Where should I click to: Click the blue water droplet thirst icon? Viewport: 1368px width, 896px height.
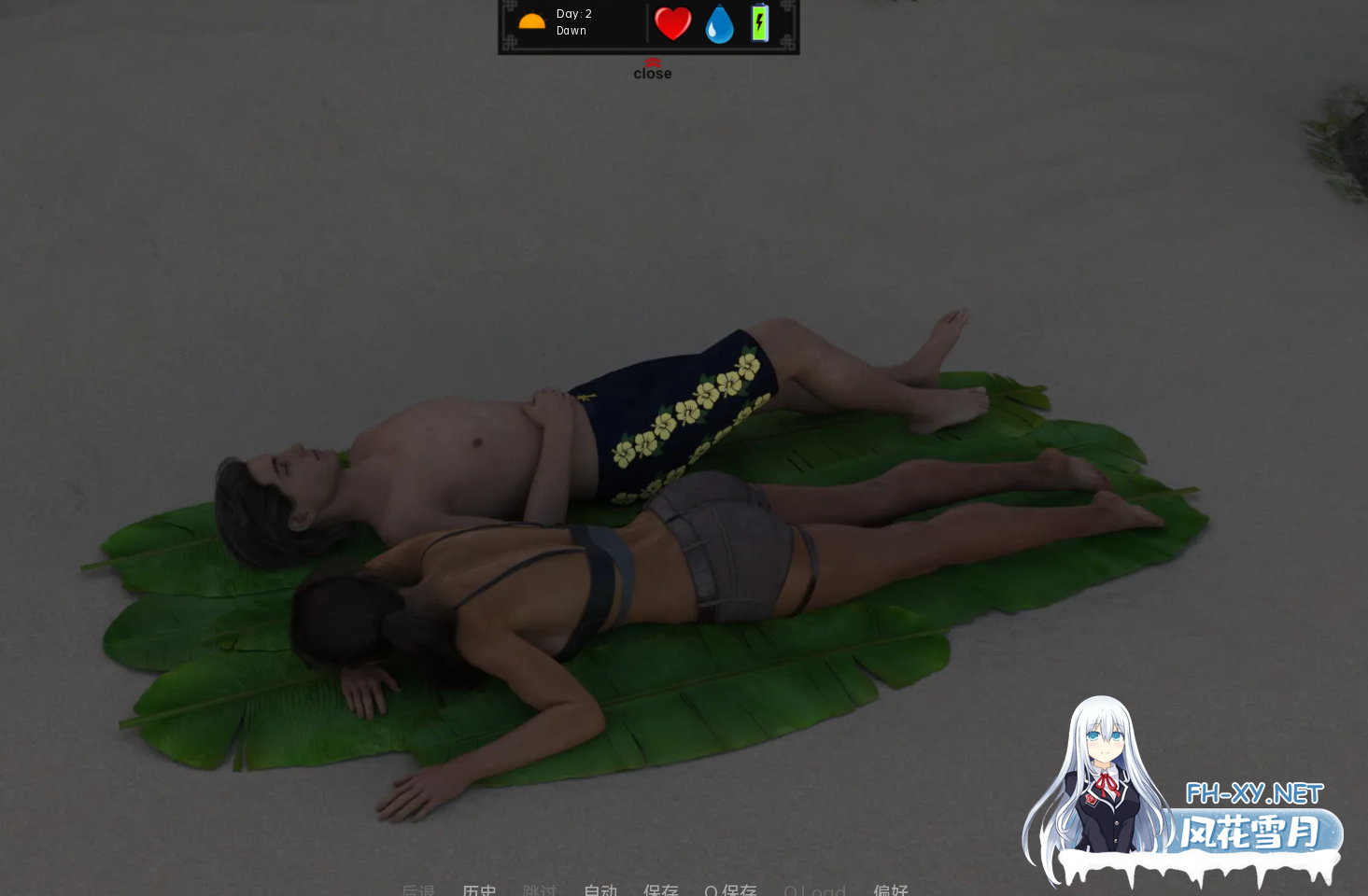(719, 24)
